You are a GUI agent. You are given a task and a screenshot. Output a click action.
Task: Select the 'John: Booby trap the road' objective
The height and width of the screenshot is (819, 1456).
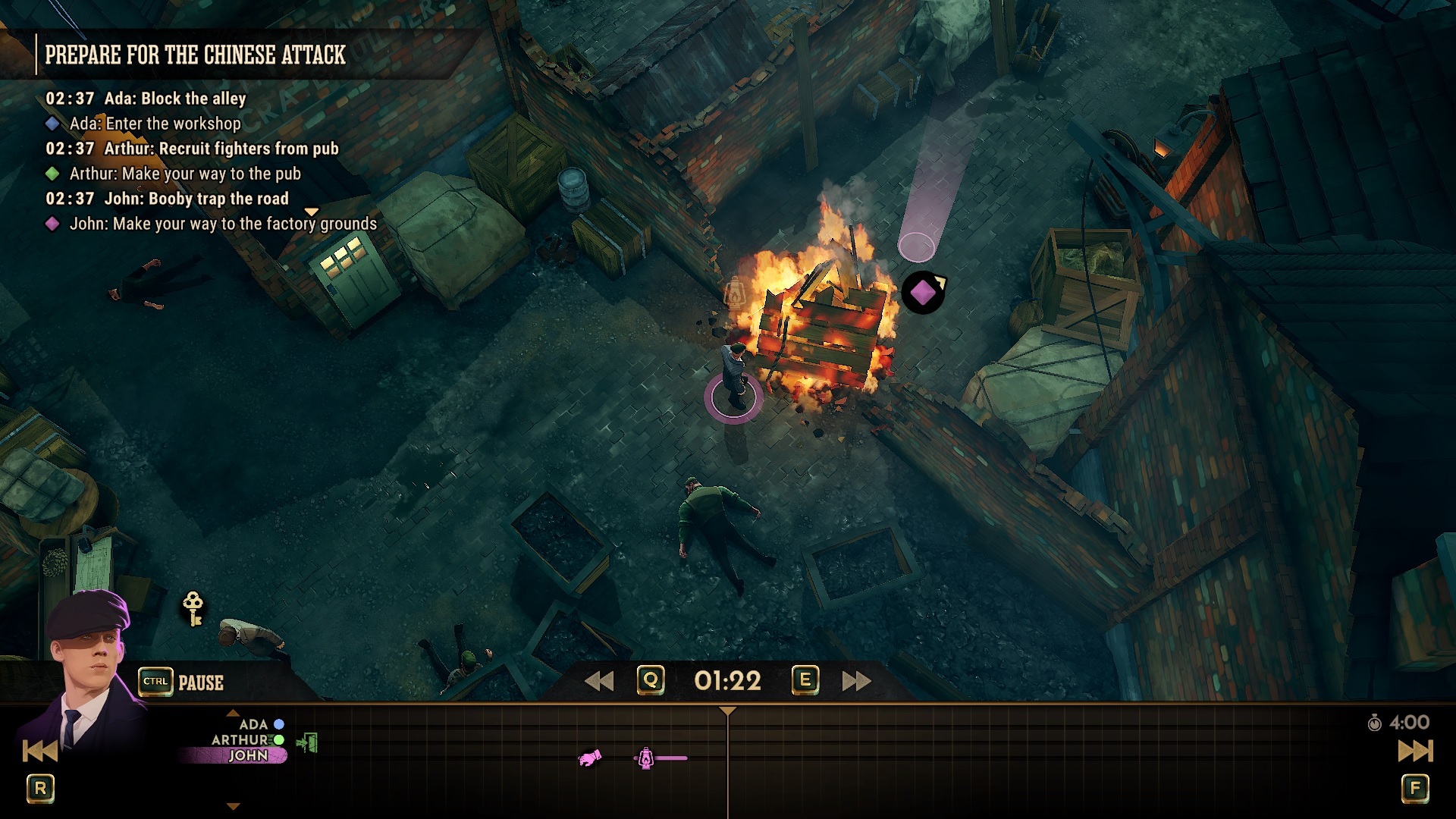point(196,199)
